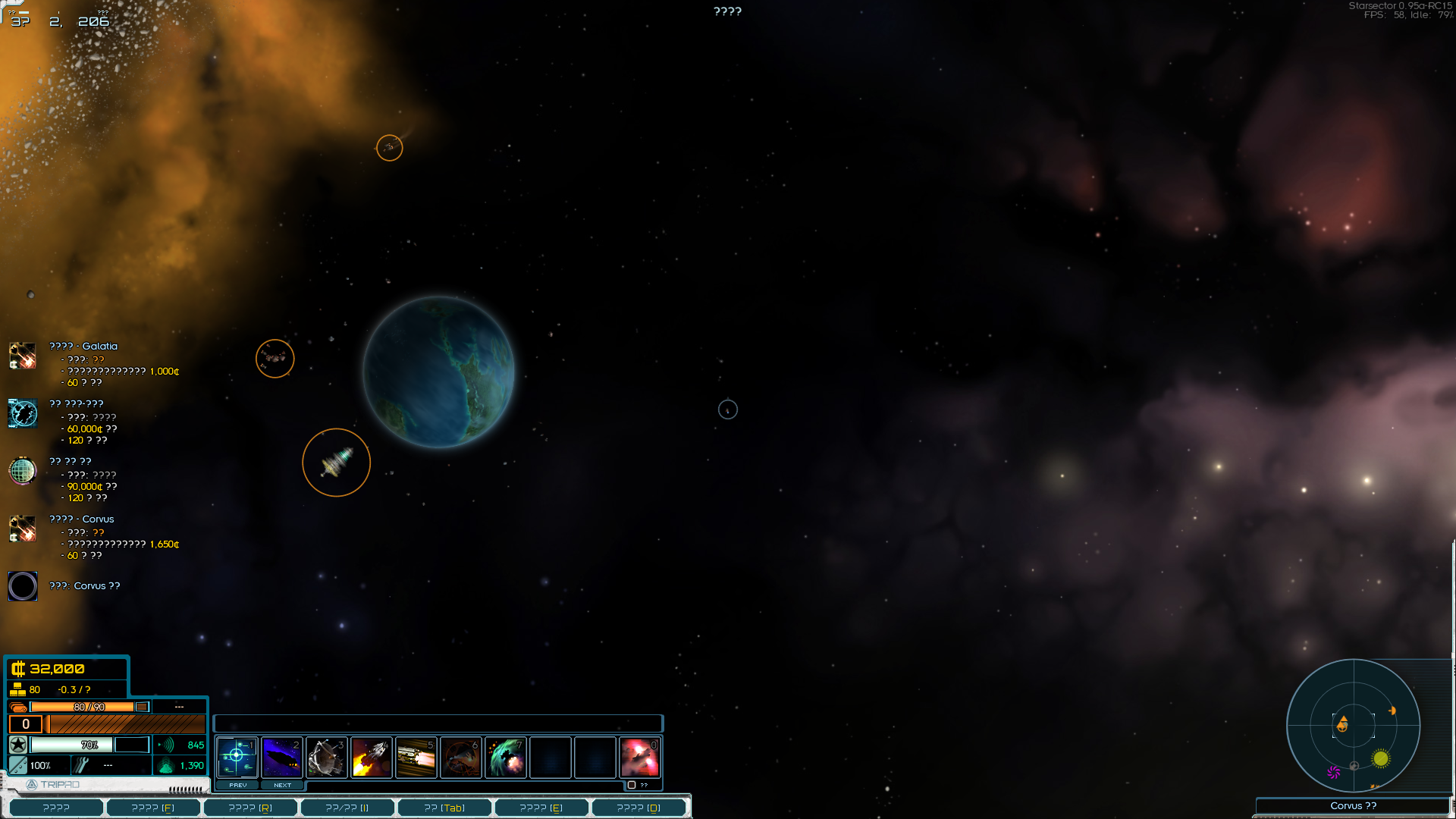Select the Galatia mission entry icon

coord(23,356)
